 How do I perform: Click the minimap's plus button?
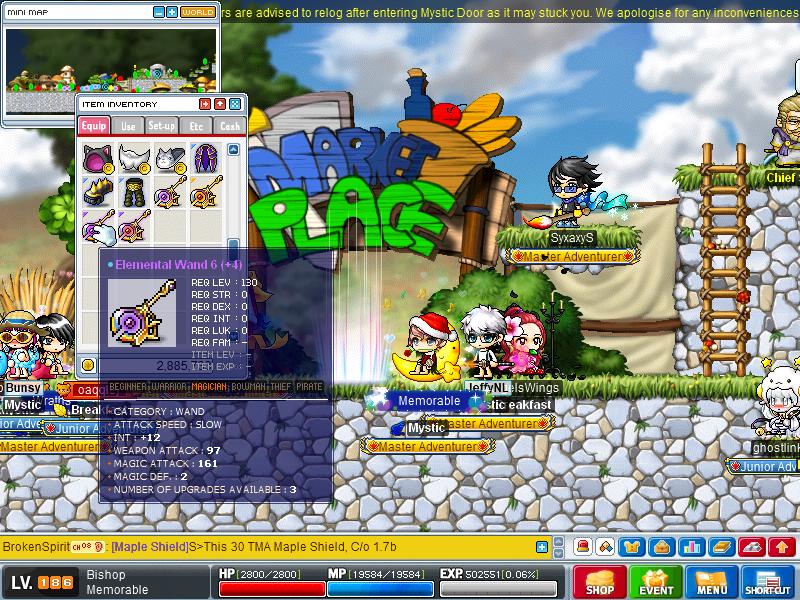pyautogui.click(x=172, y=12)
